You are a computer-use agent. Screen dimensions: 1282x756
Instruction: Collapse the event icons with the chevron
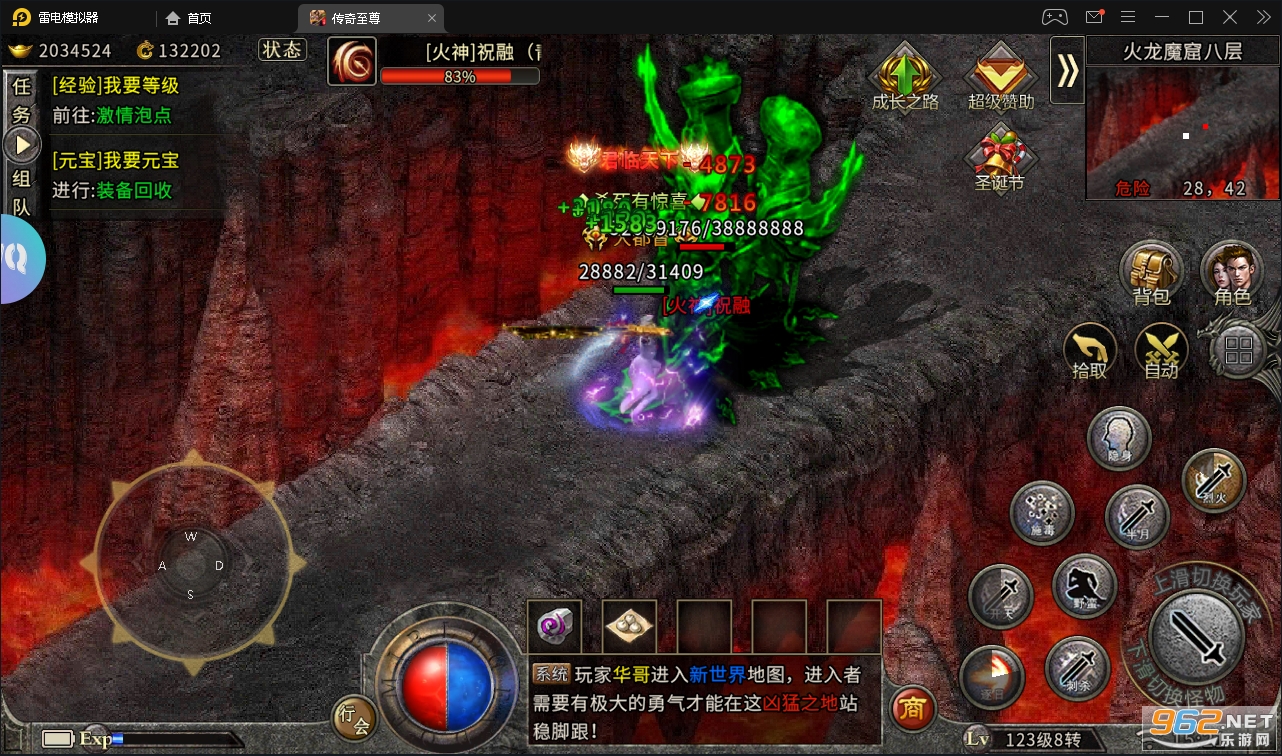pos(1066,72)
